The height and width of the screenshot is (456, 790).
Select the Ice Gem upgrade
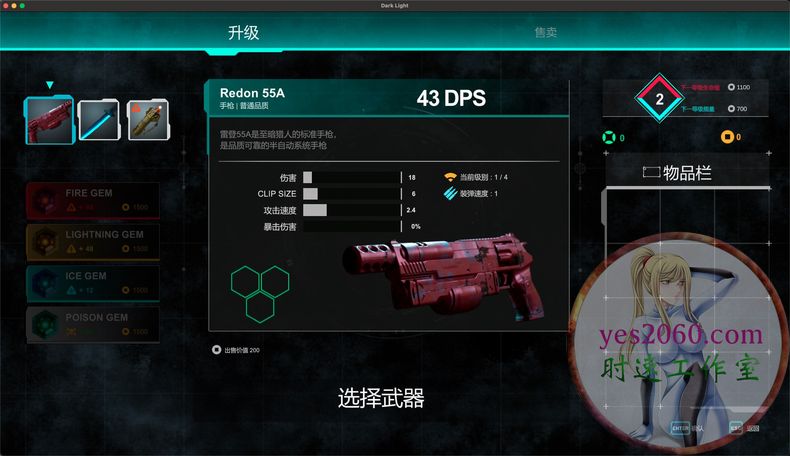click(92, 282)
